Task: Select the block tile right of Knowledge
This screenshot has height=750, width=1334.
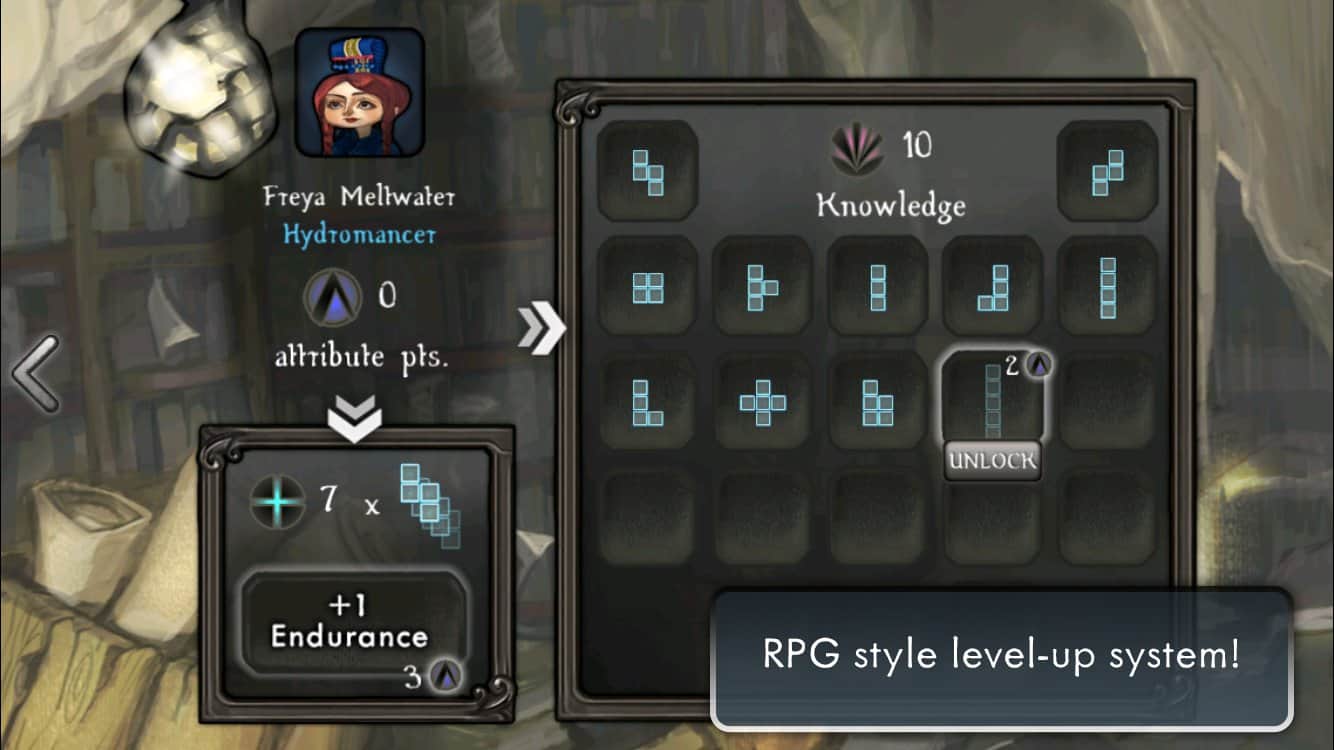Action: pos(1107,172)
